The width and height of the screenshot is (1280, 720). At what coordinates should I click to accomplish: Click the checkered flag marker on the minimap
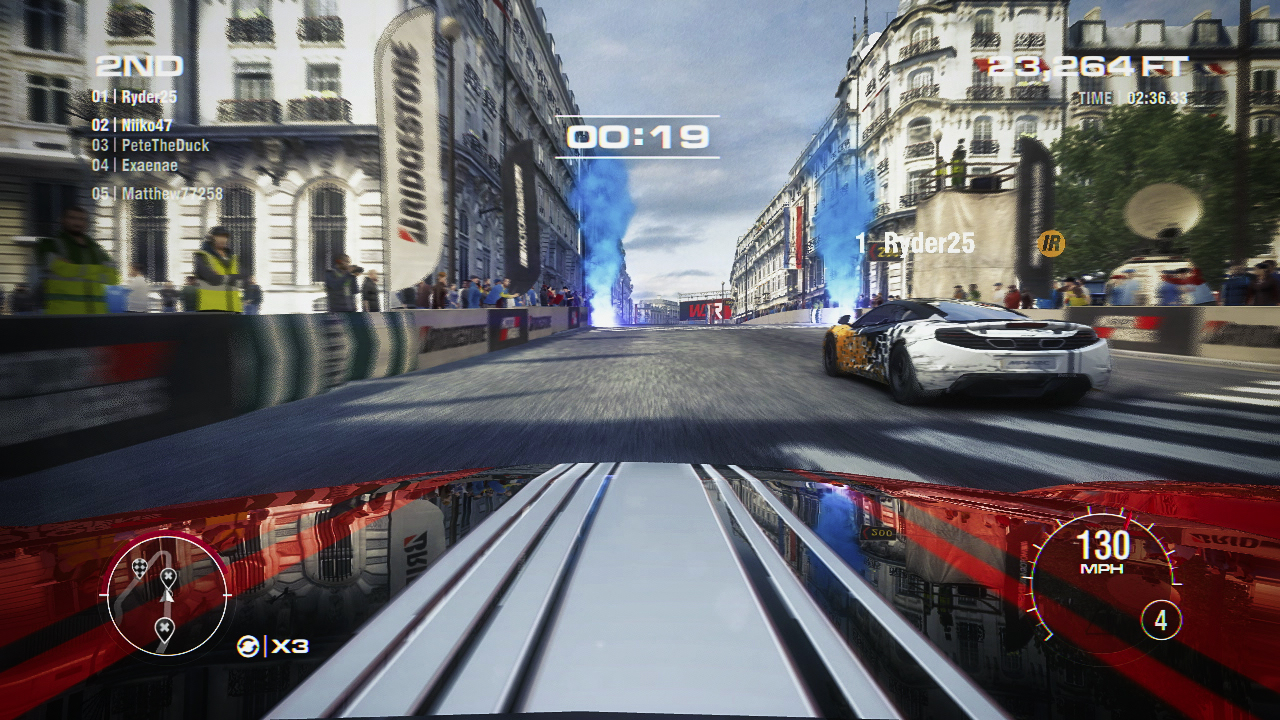pos(140,567)
